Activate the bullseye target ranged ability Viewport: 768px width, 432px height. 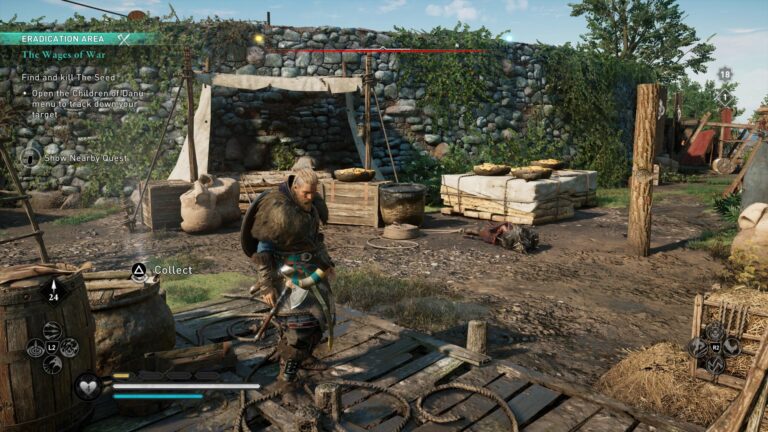click(x=35, y=347)
